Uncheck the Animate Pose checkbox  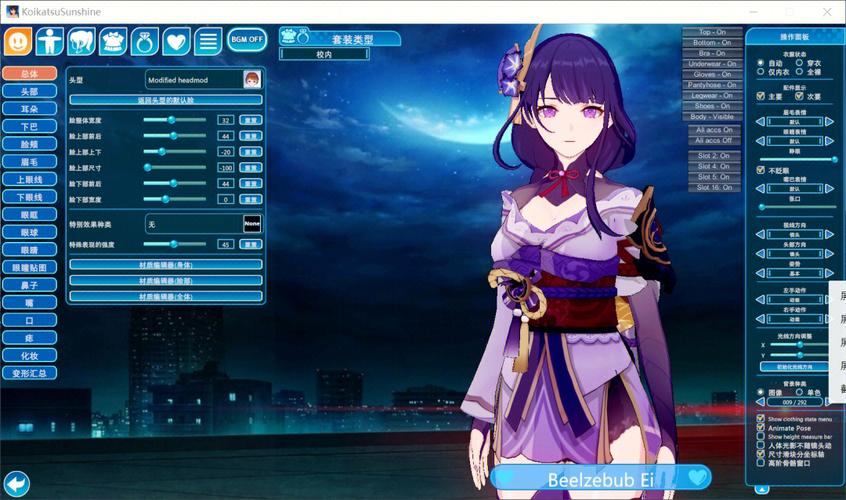(x=761, y=428)
